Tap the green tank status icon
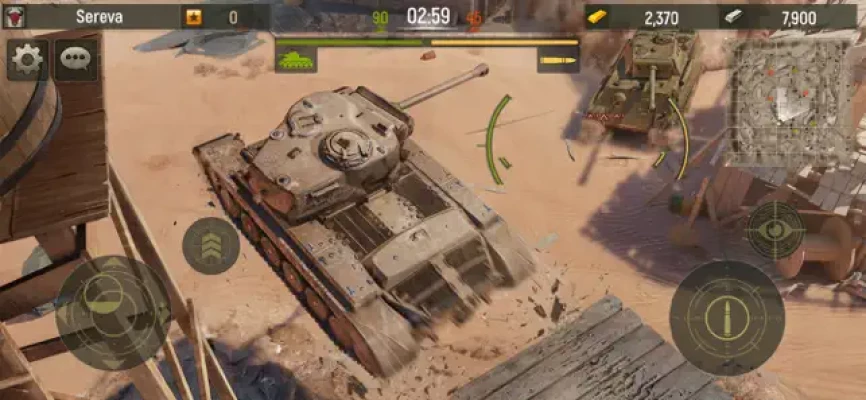866x400 pixels. (296, 60)
